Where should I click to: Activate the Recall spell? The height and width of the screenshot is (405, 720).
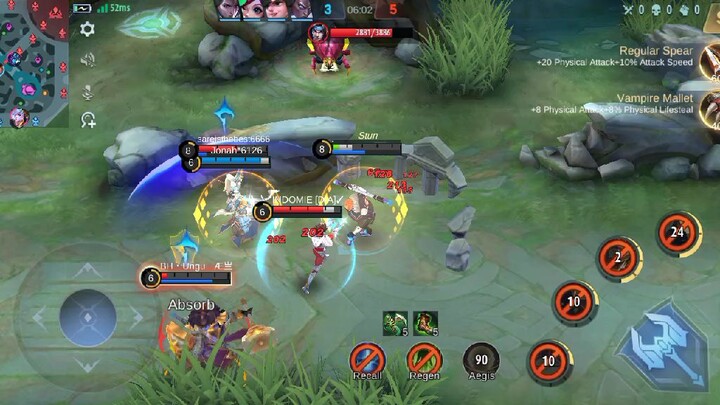click(367, 358)
